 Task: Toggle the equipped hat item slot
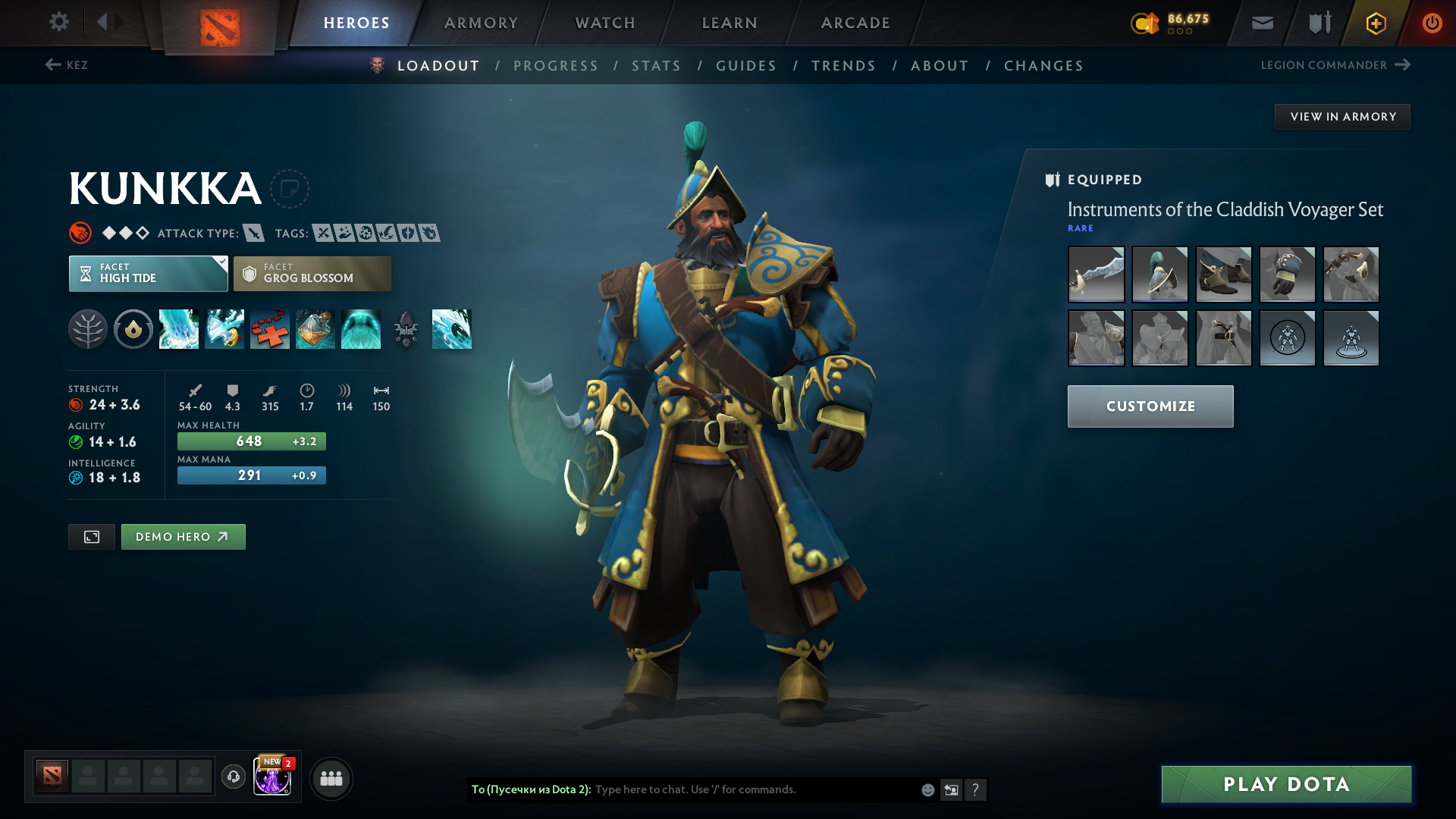(x=1159, y=275)
